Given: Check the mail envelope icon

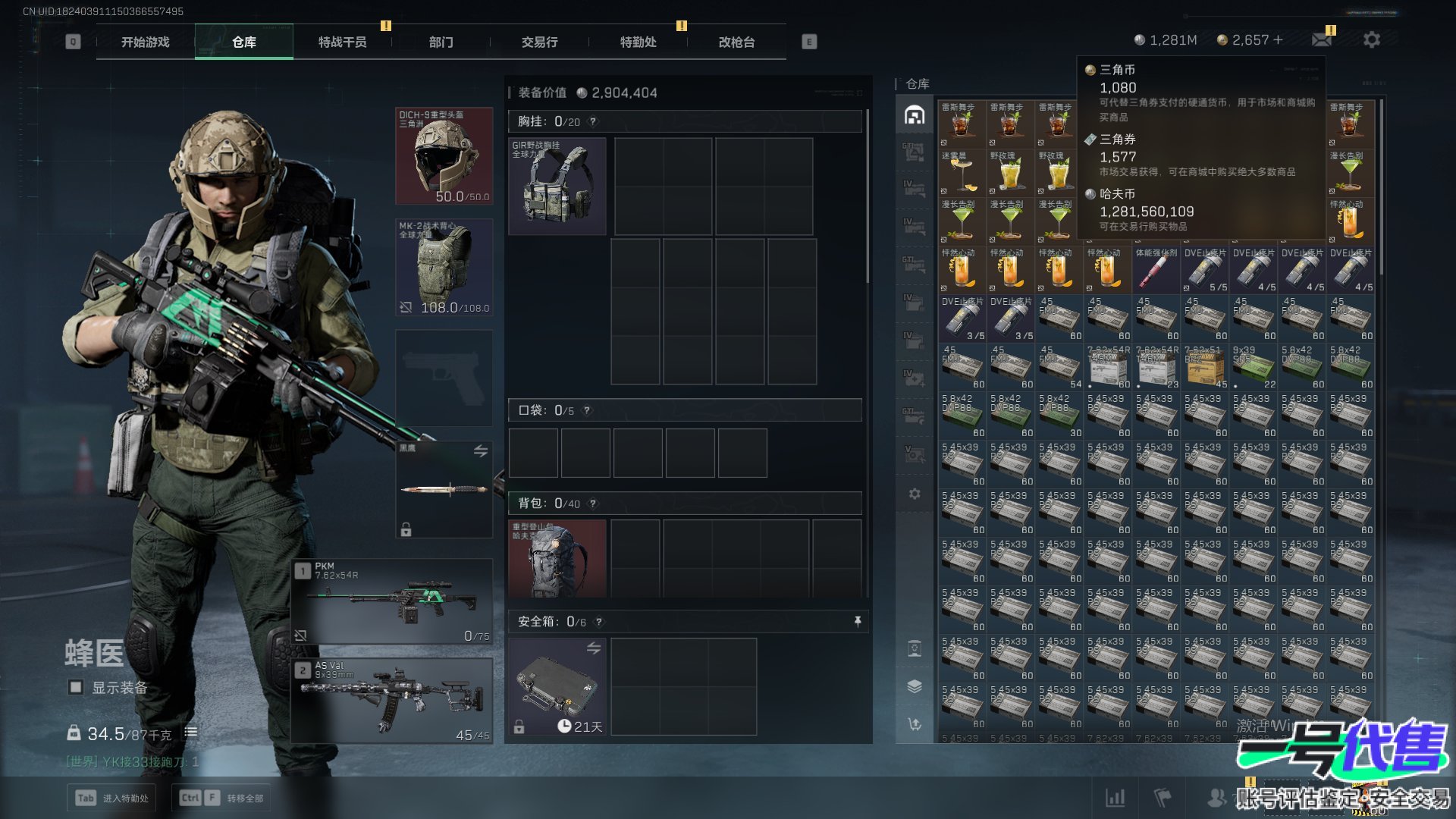Looking at the screenshot, I should point(1322,39).
